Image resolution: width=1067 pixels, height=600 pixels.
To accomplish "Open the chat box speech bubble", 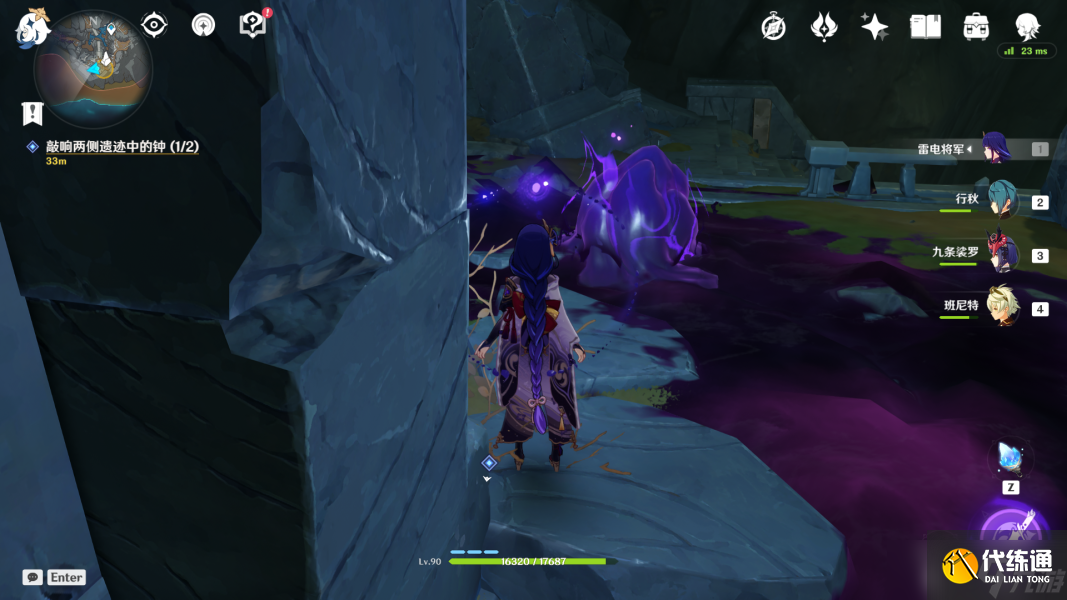I will 33,577.
